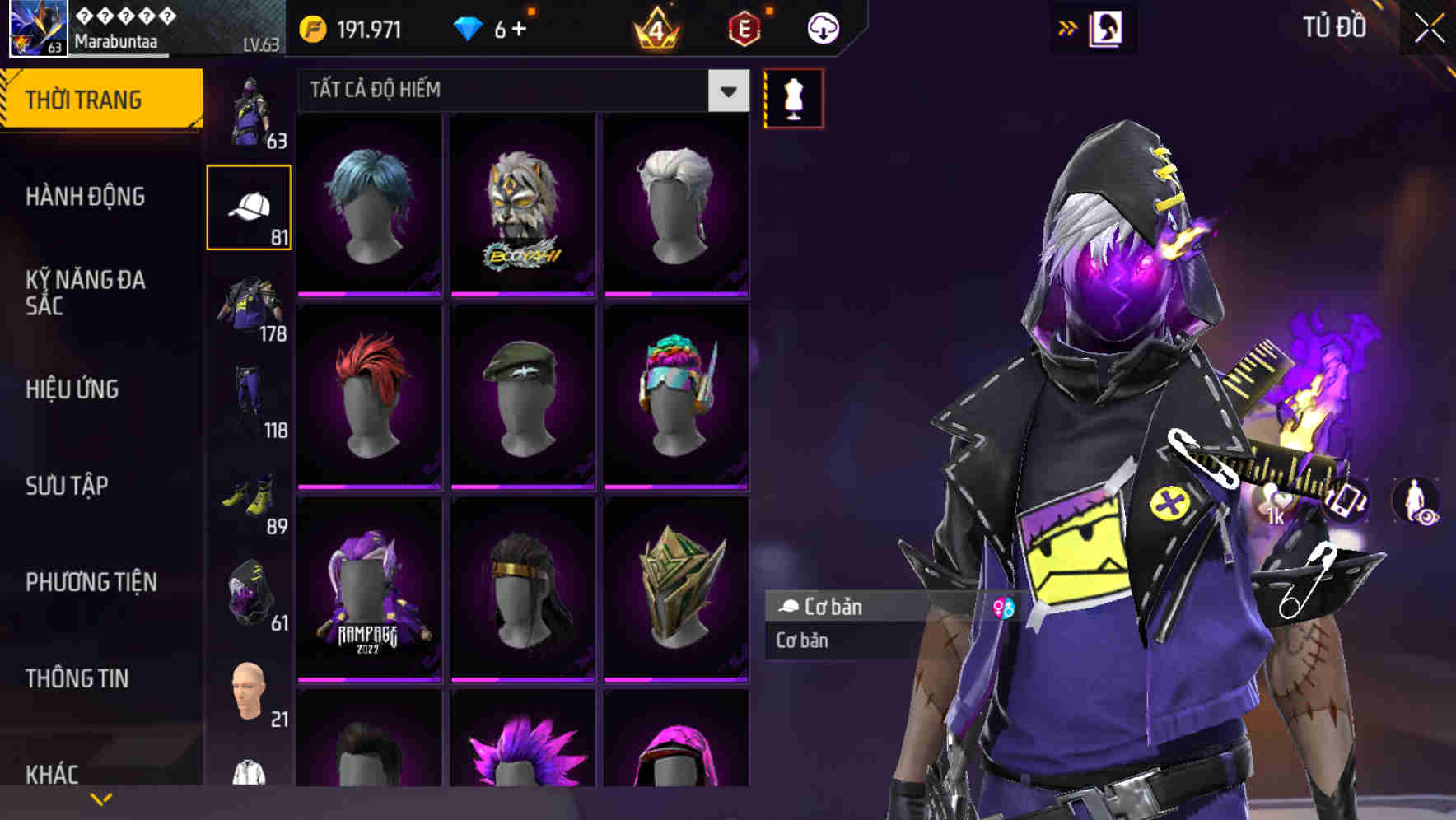1456x820 pixels.
Task: Expand more categories with the yellow down chevron
Action: 101,799
